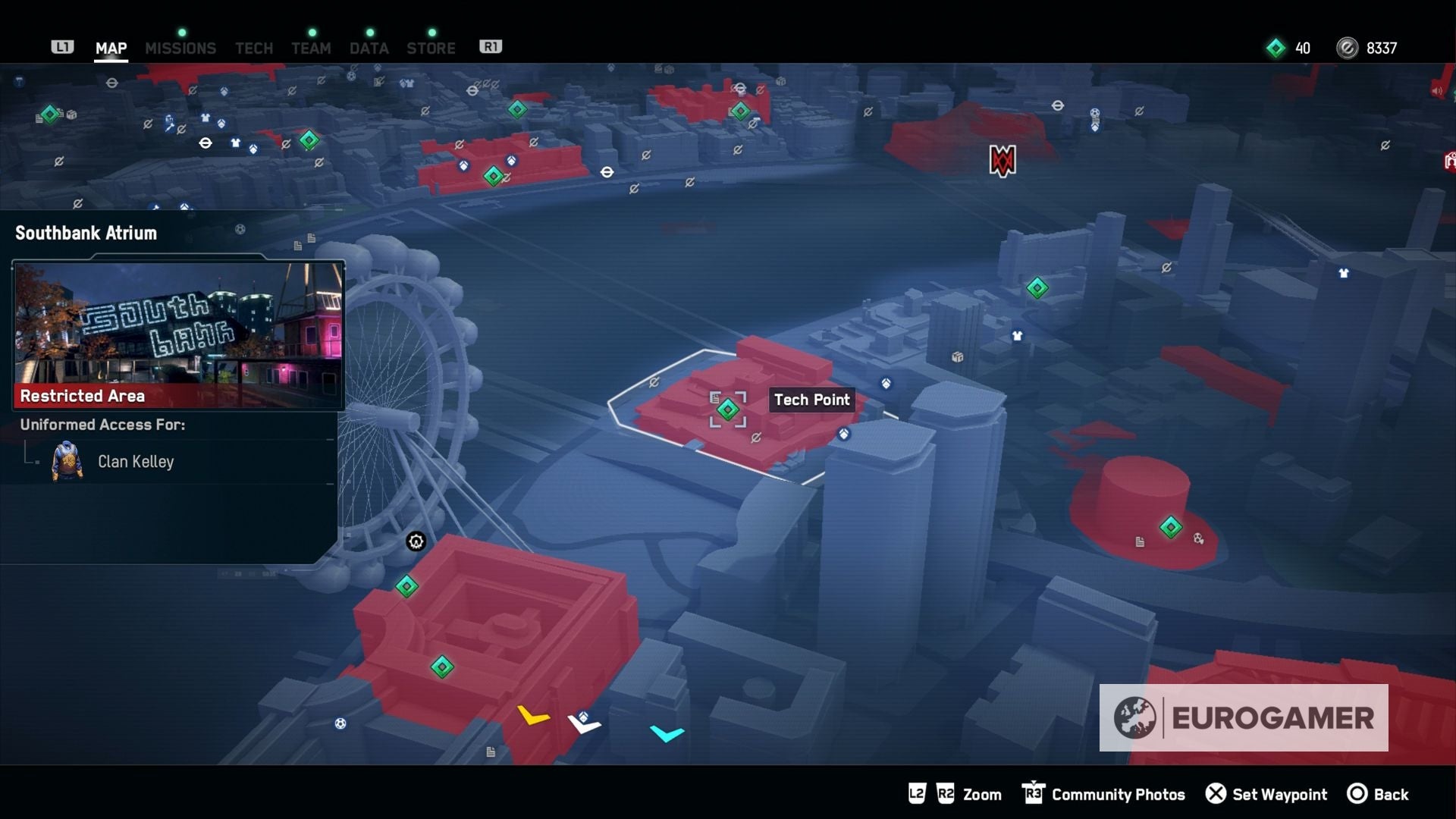Click the football icon in the bottom red area
The image size is (1456, 819).
340,723
